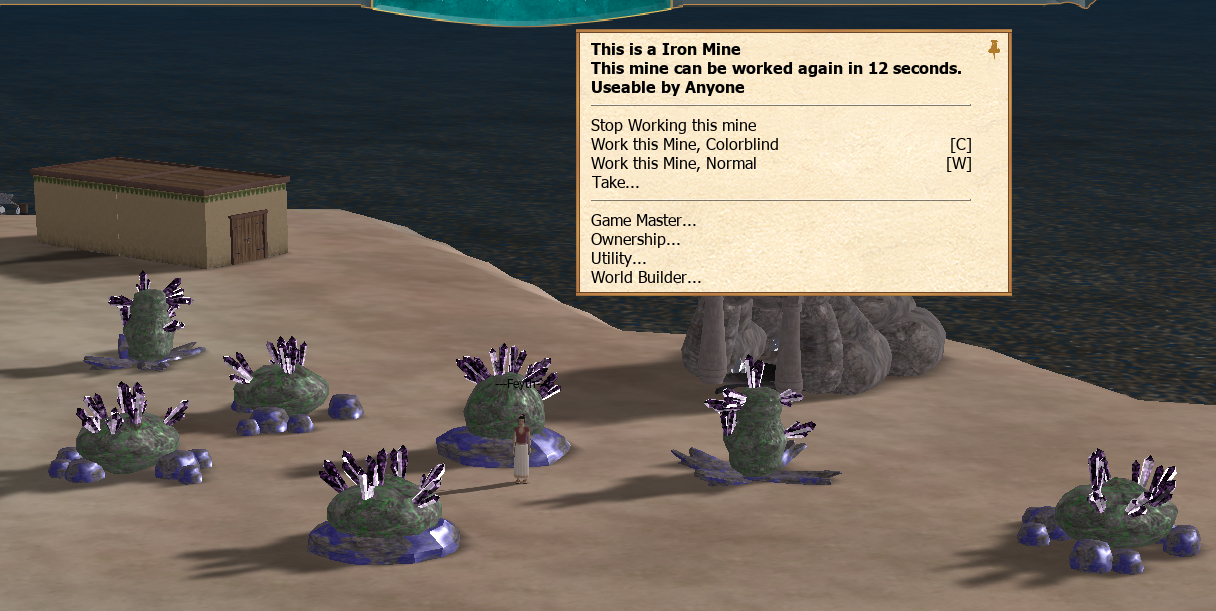Pin the Iron Mine menu with pushpin
Image resolution: width=1216 pixels, height=611 pixels.
point(993,49)
